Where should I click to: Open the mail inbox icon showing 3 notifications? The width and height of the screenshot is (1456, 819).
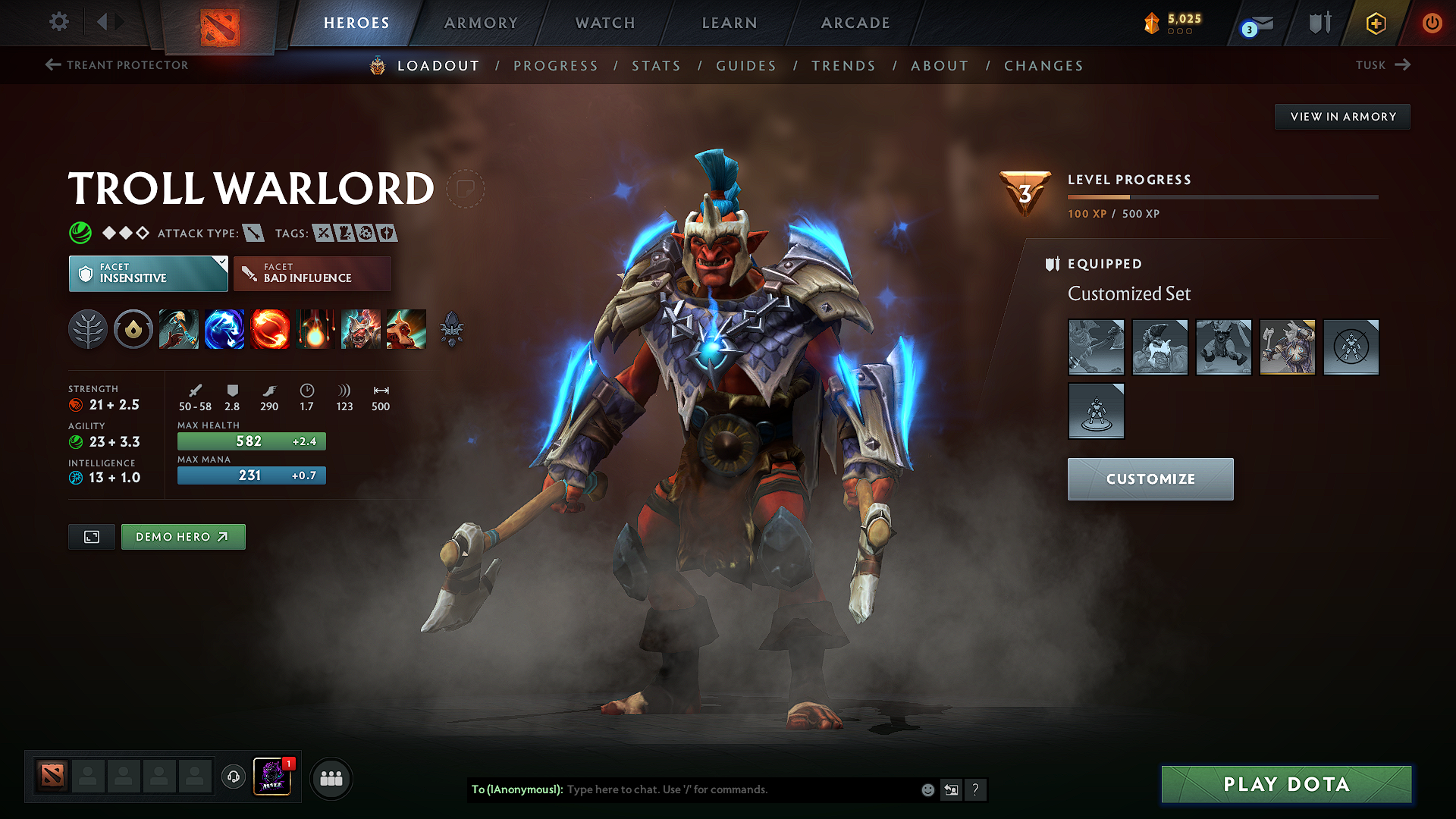coord(1255,23)
